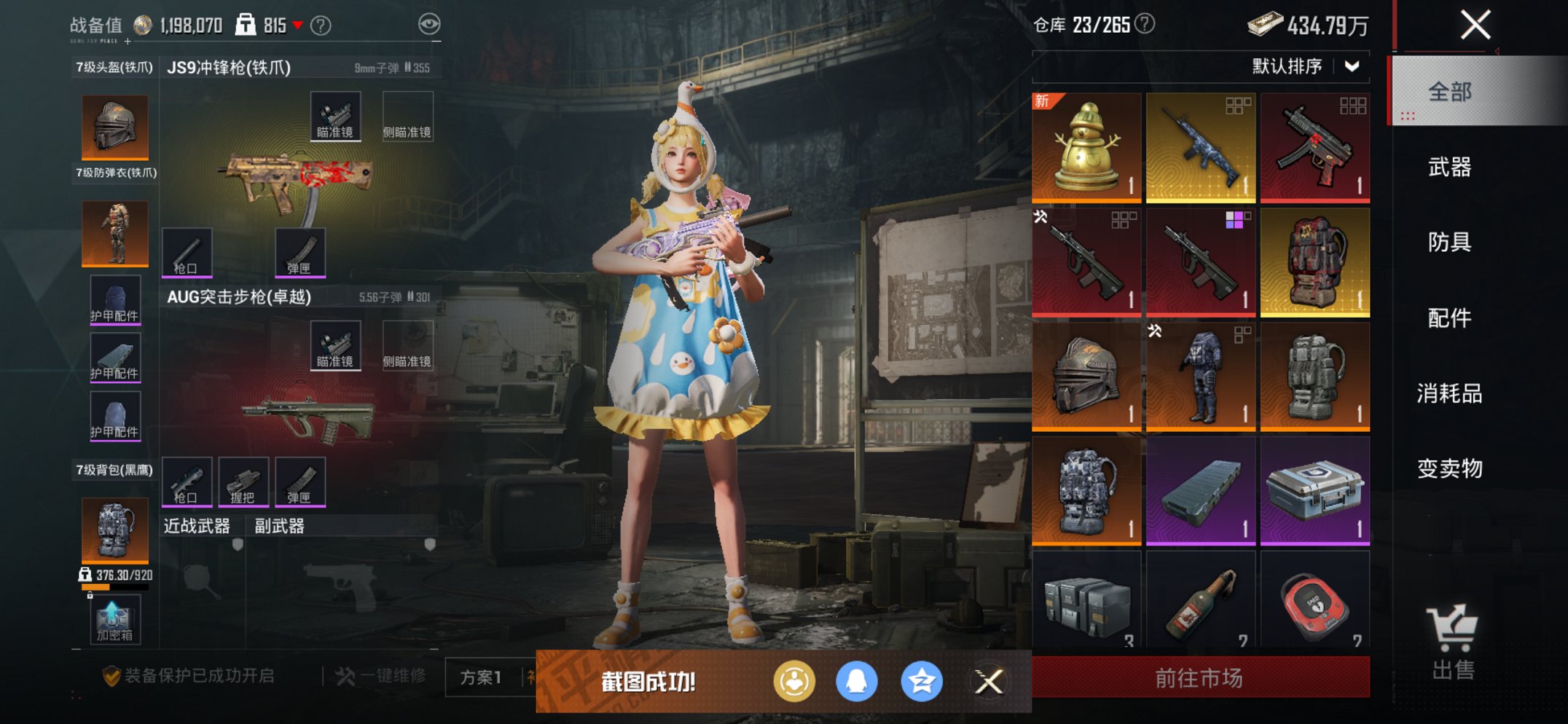
Task: Toggle the eye visibility icon near 战备值
Action: pyautogui.click(x=431, y=23)
